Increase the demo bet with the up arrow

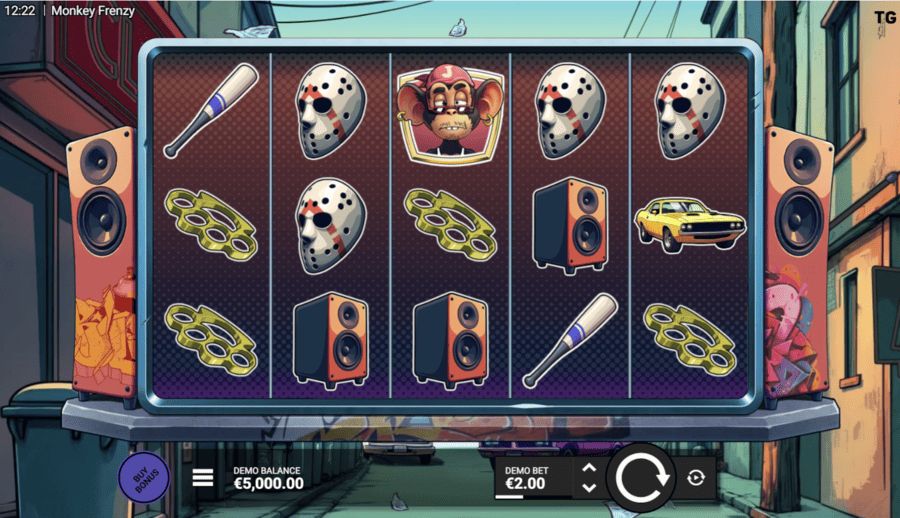pos(589,468)
